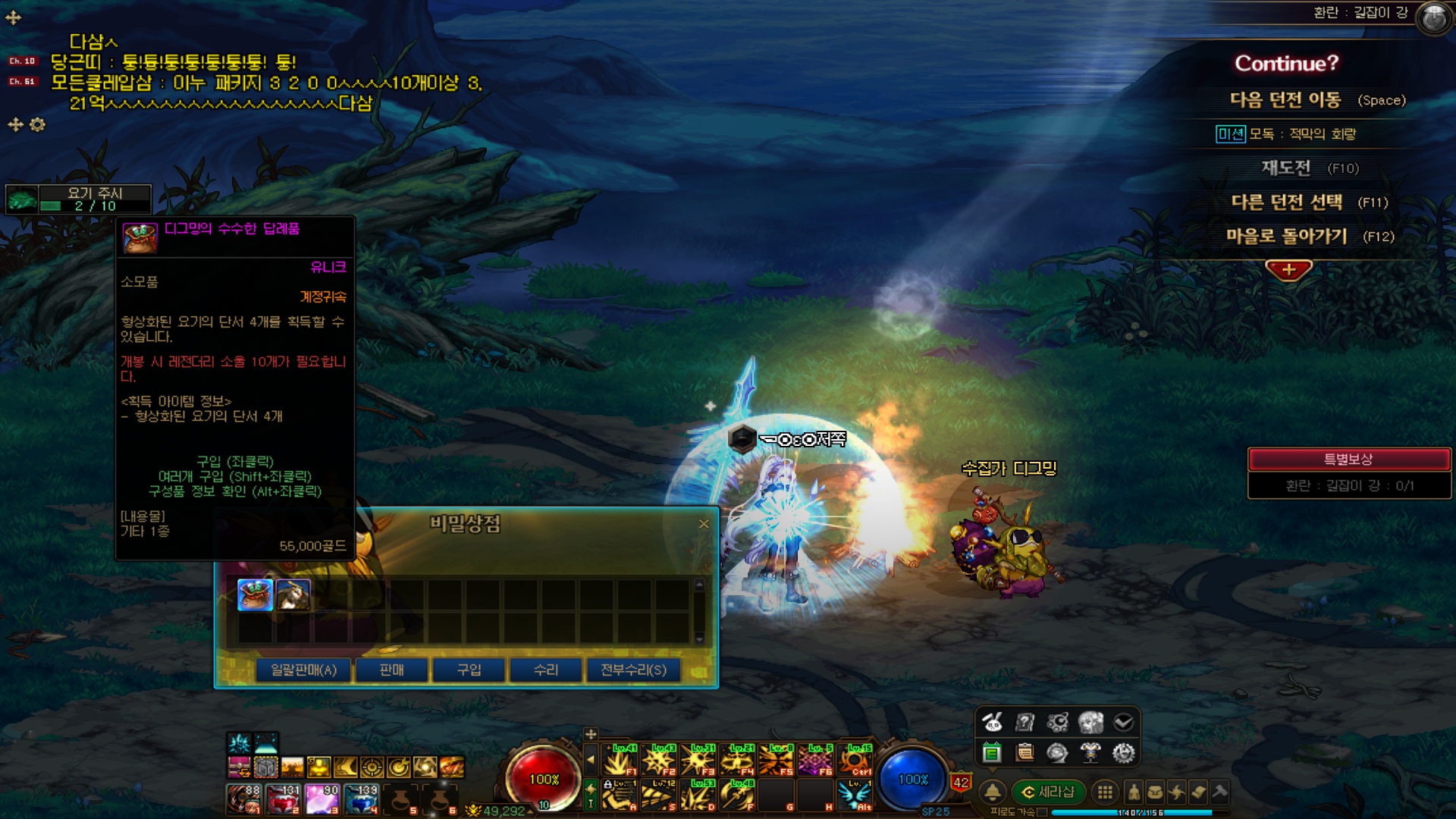Select the pouch item in the shop

click(255, 595)
